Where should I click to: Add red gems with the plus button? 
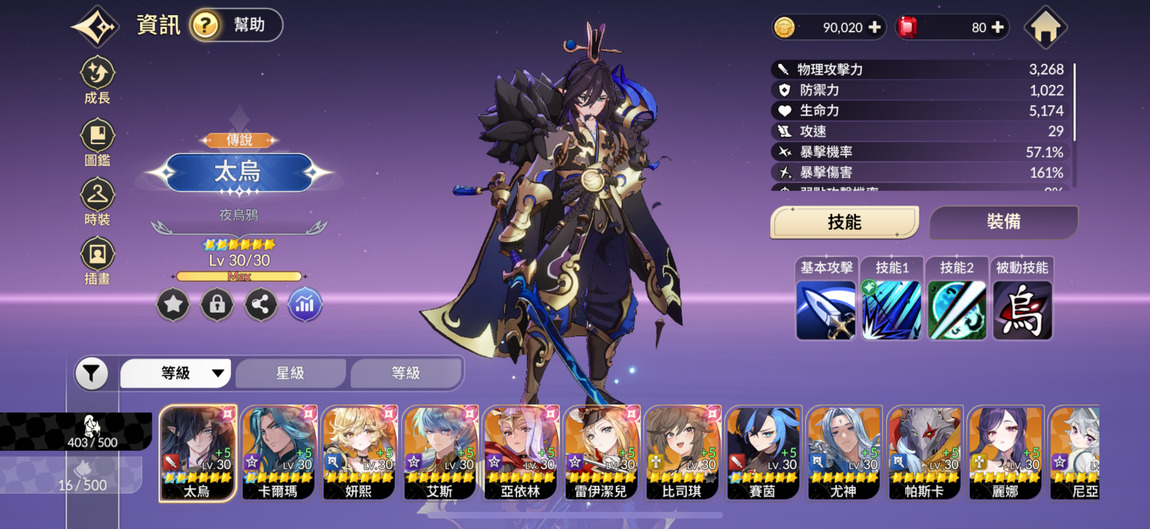[x=997, y=28]
